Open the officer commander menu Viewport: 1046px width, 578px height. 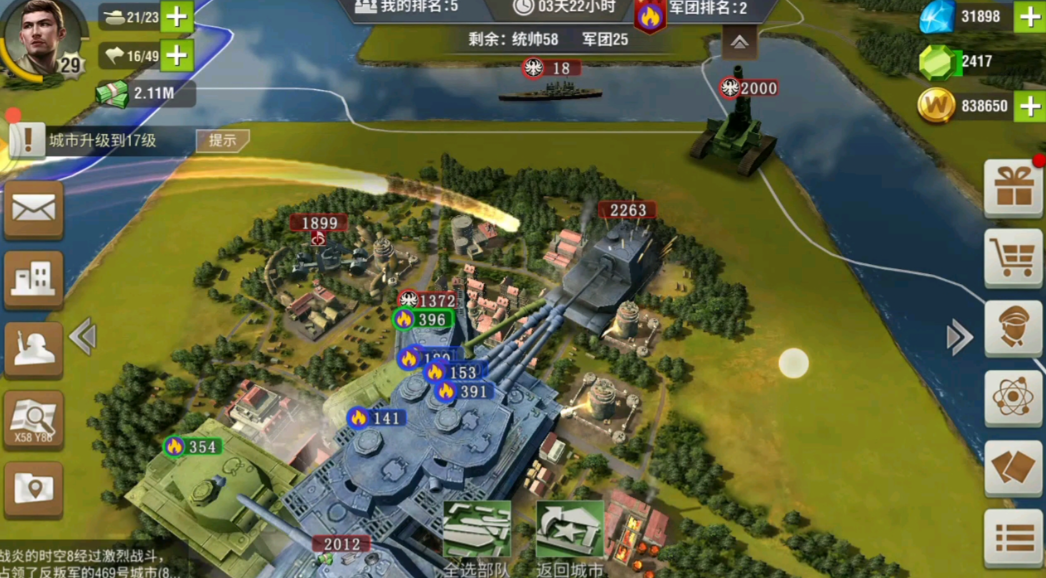pos(1013,327)
